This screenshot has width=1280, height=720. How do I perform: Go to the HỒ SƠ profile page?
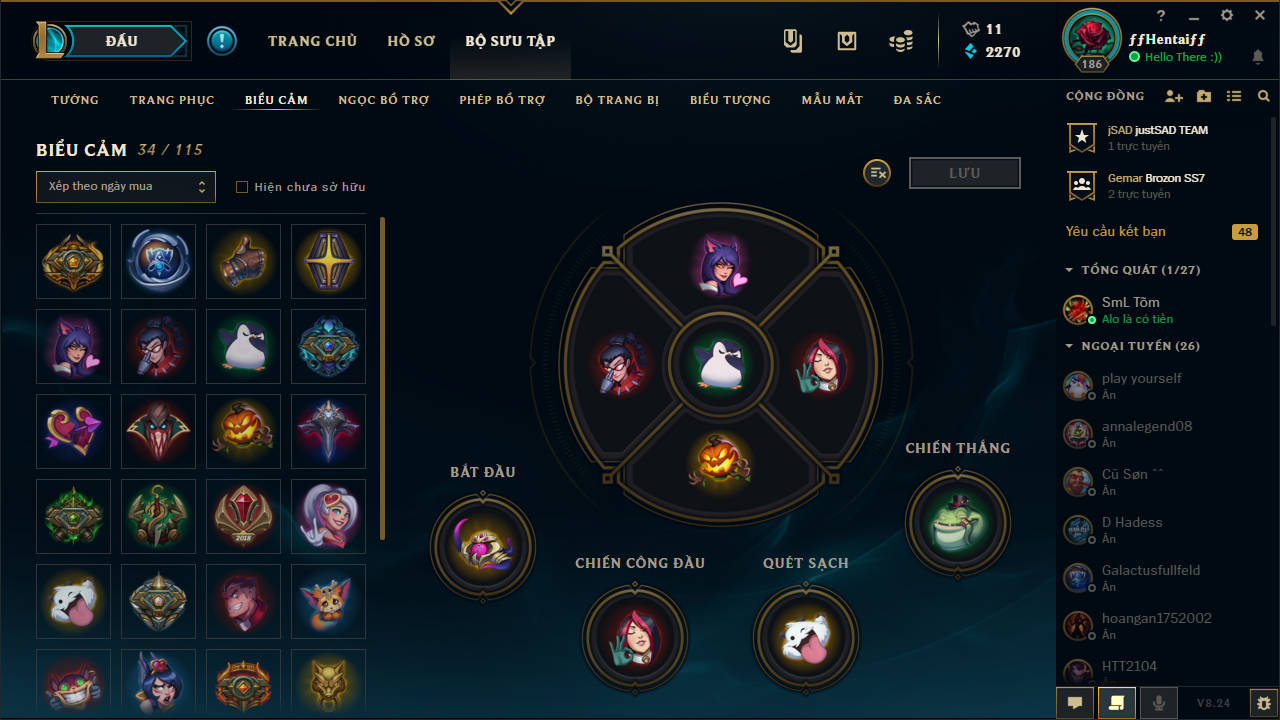[411, 41]
